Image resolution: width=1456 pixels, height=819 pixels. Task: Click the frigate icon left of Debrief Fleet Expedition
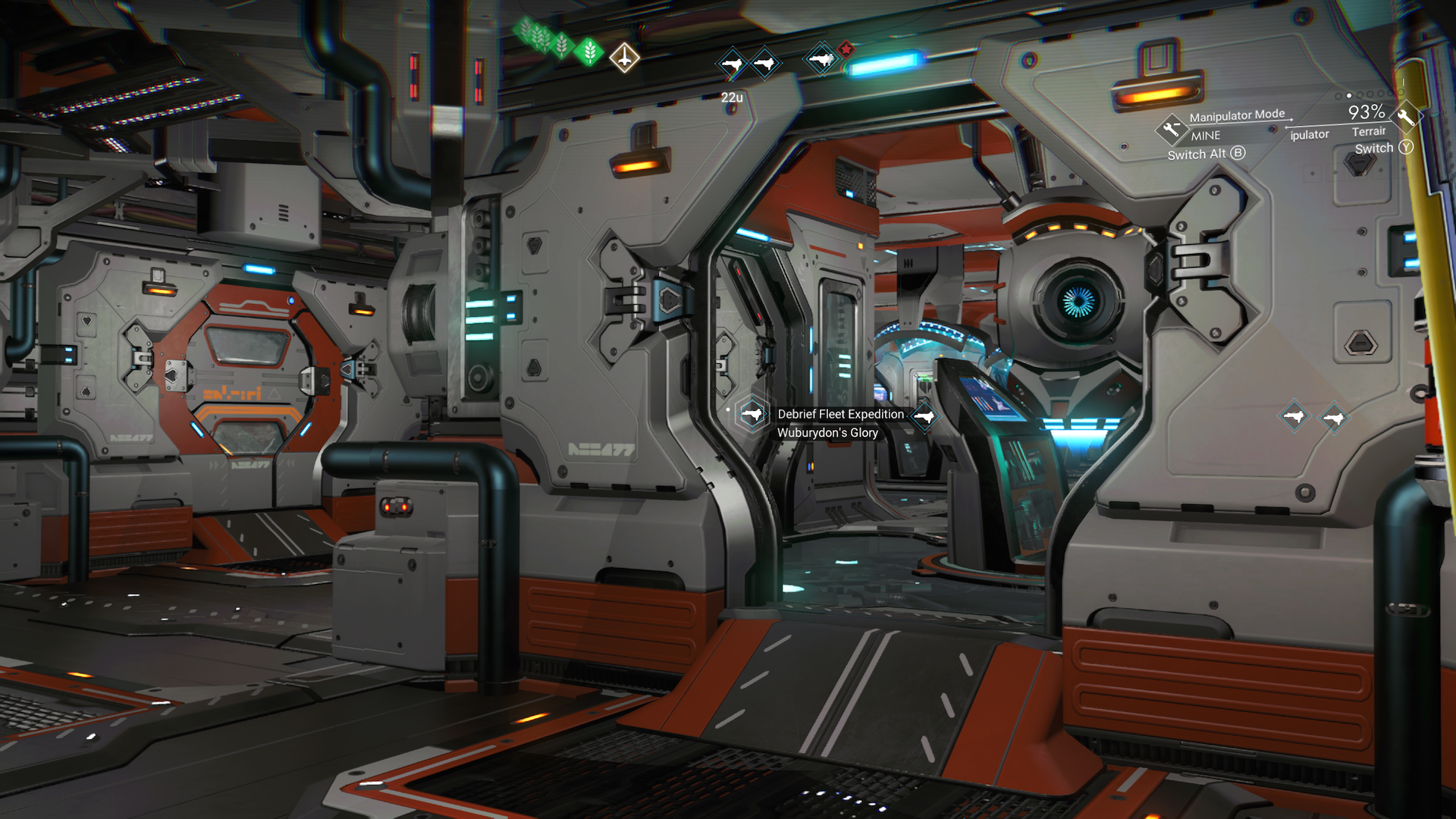coord(752,415)
